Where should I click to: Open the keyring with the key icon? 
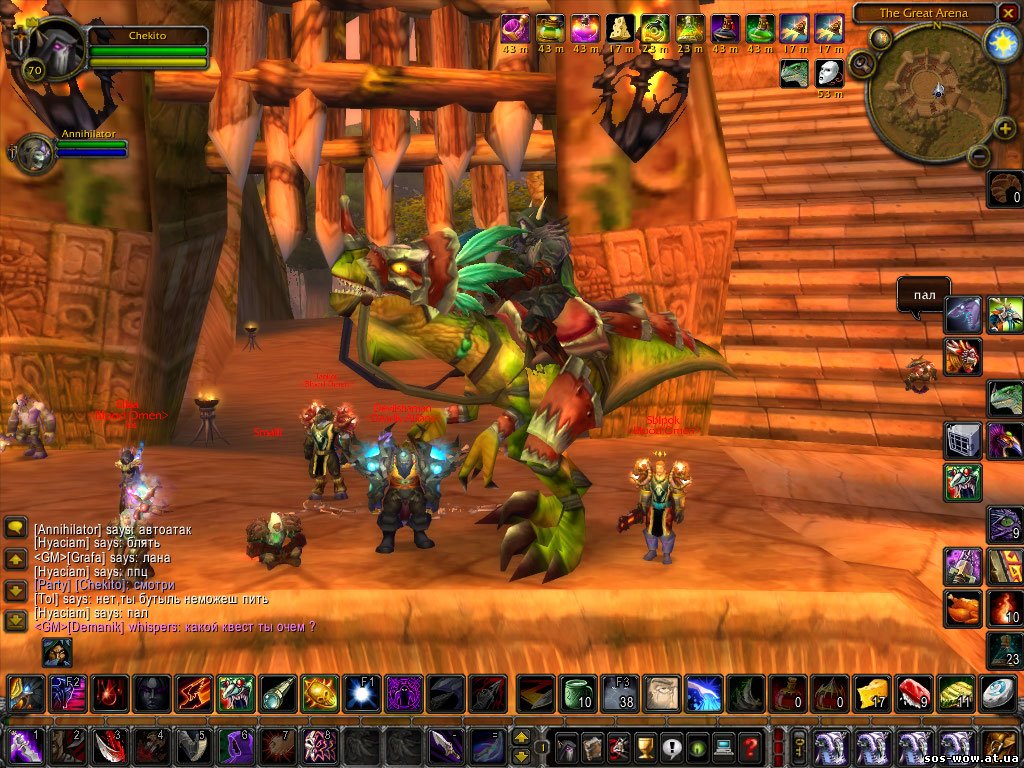800,745
